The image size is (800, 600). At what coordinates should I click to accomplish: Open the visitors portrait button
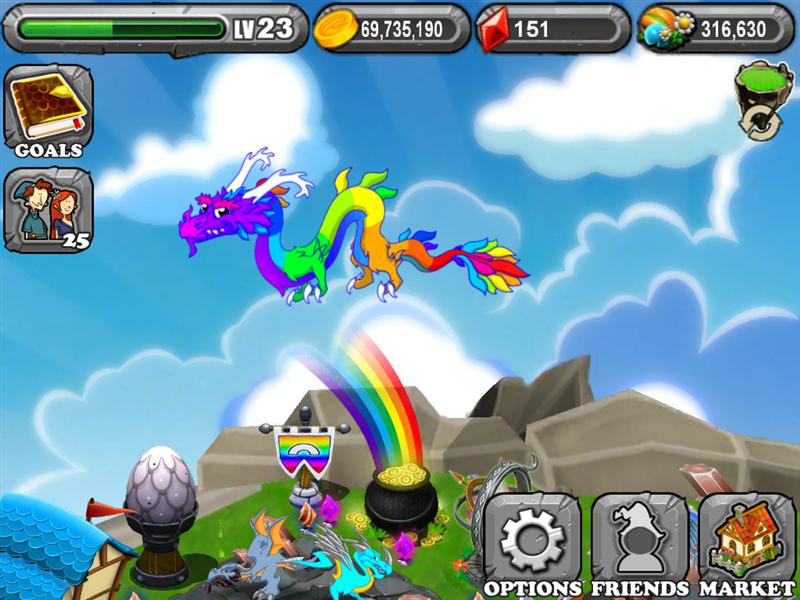coord(47,210)
